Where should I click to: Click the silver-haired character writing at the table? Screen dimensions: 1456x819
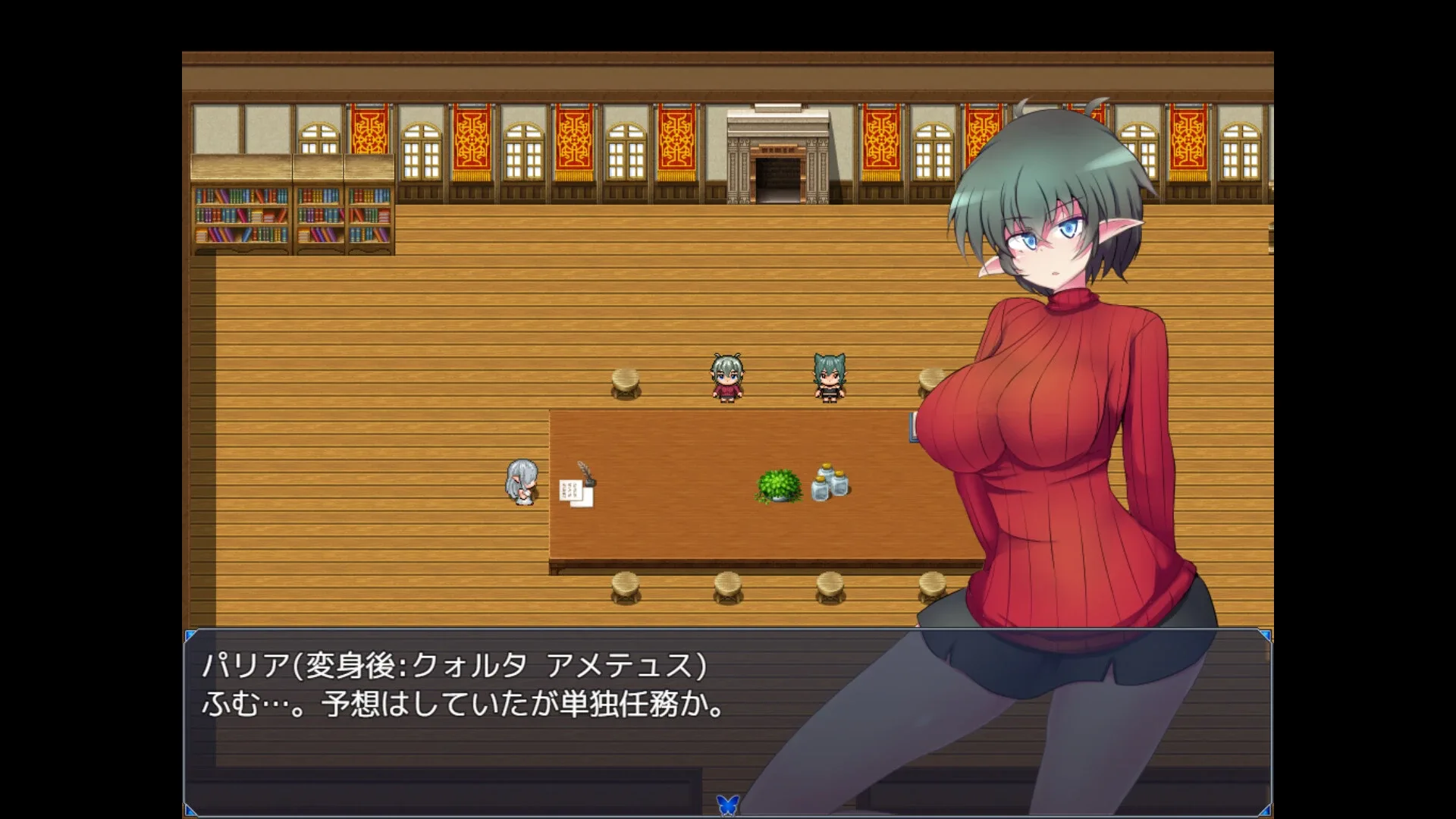pyautogui.click(x=521, y=482)
